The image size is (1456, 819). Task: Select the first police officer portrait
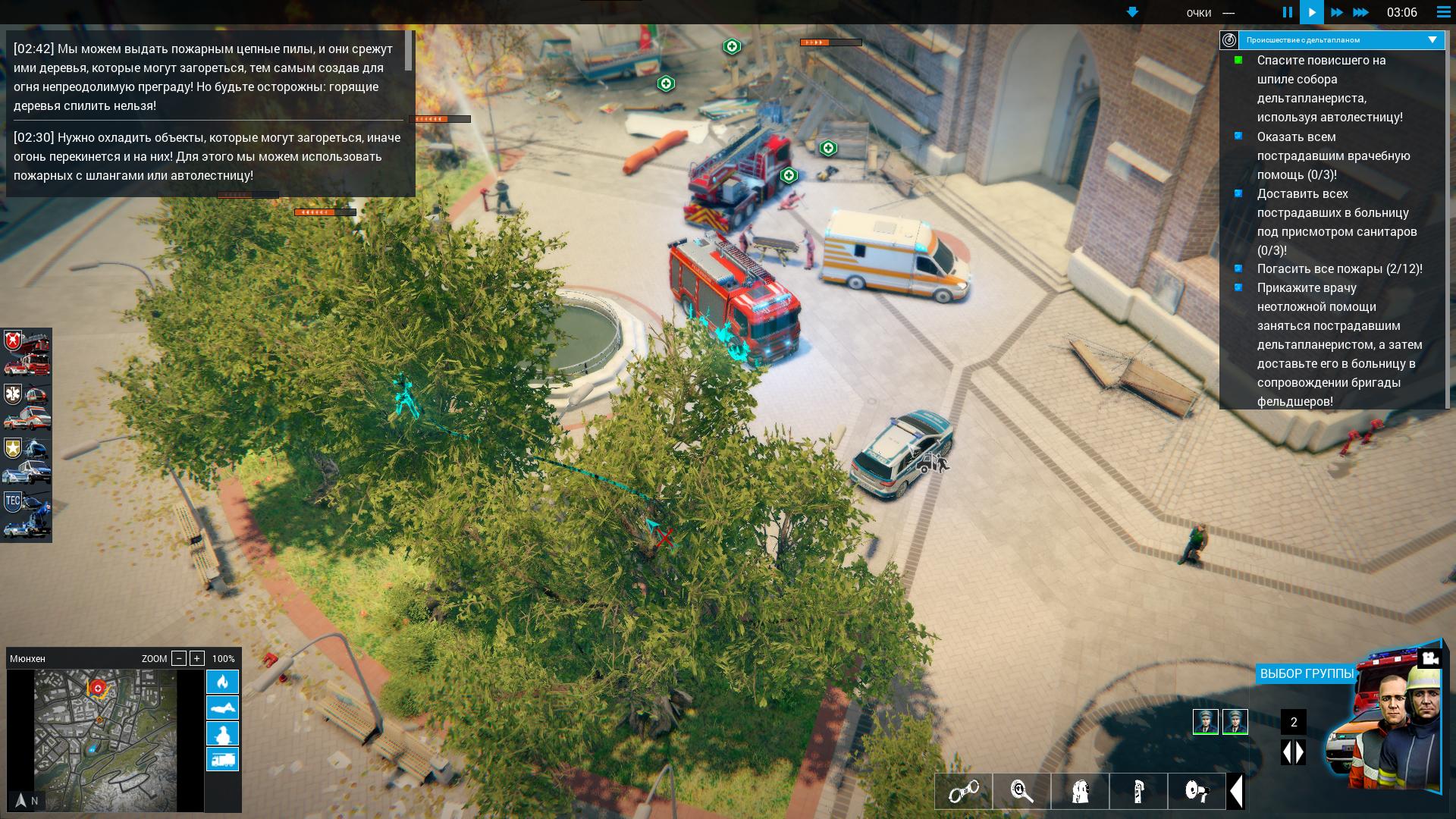coord(1205,722)
